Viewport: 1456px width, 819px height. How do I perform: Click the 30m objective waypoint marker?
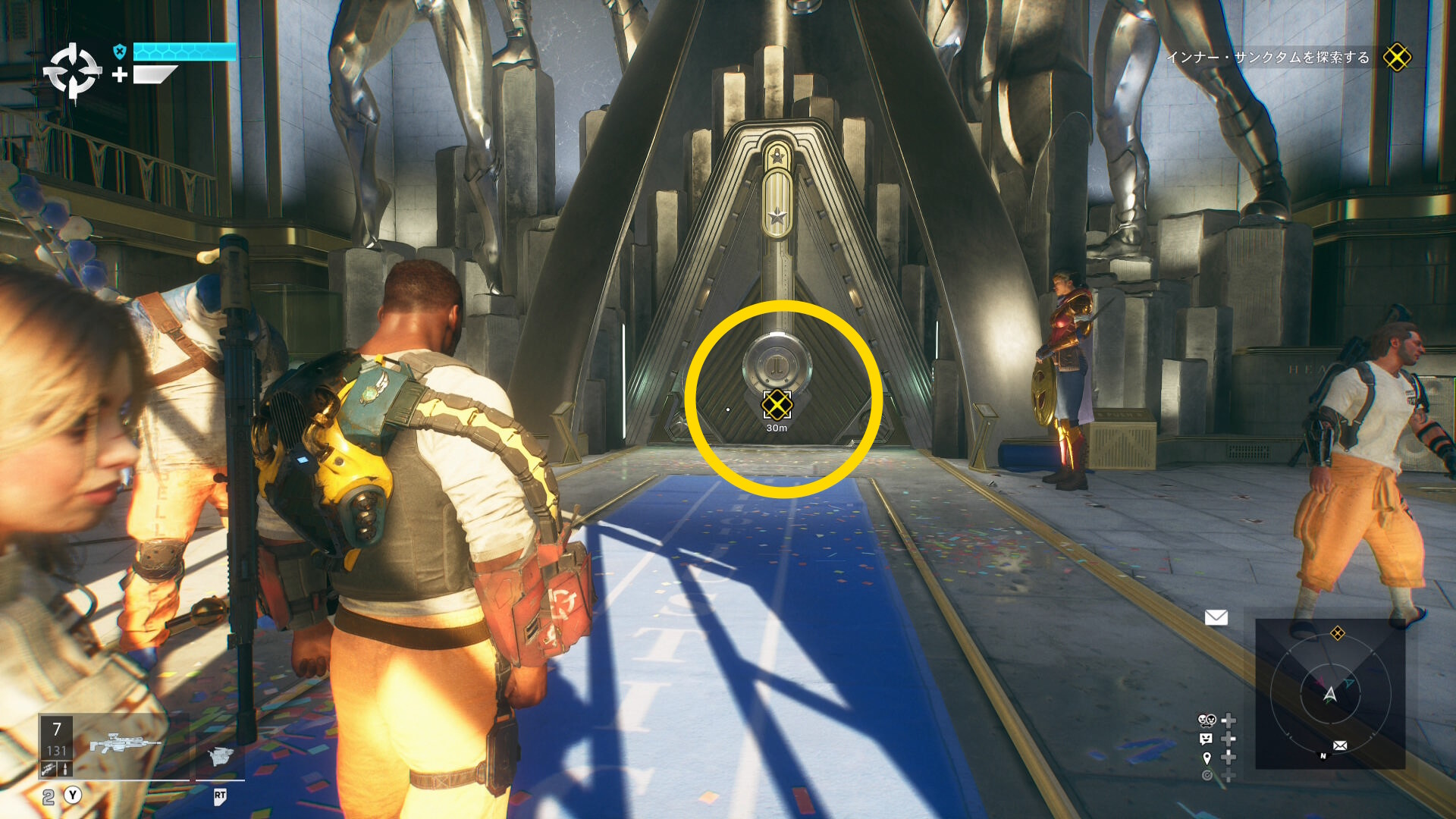coord(777,406)
